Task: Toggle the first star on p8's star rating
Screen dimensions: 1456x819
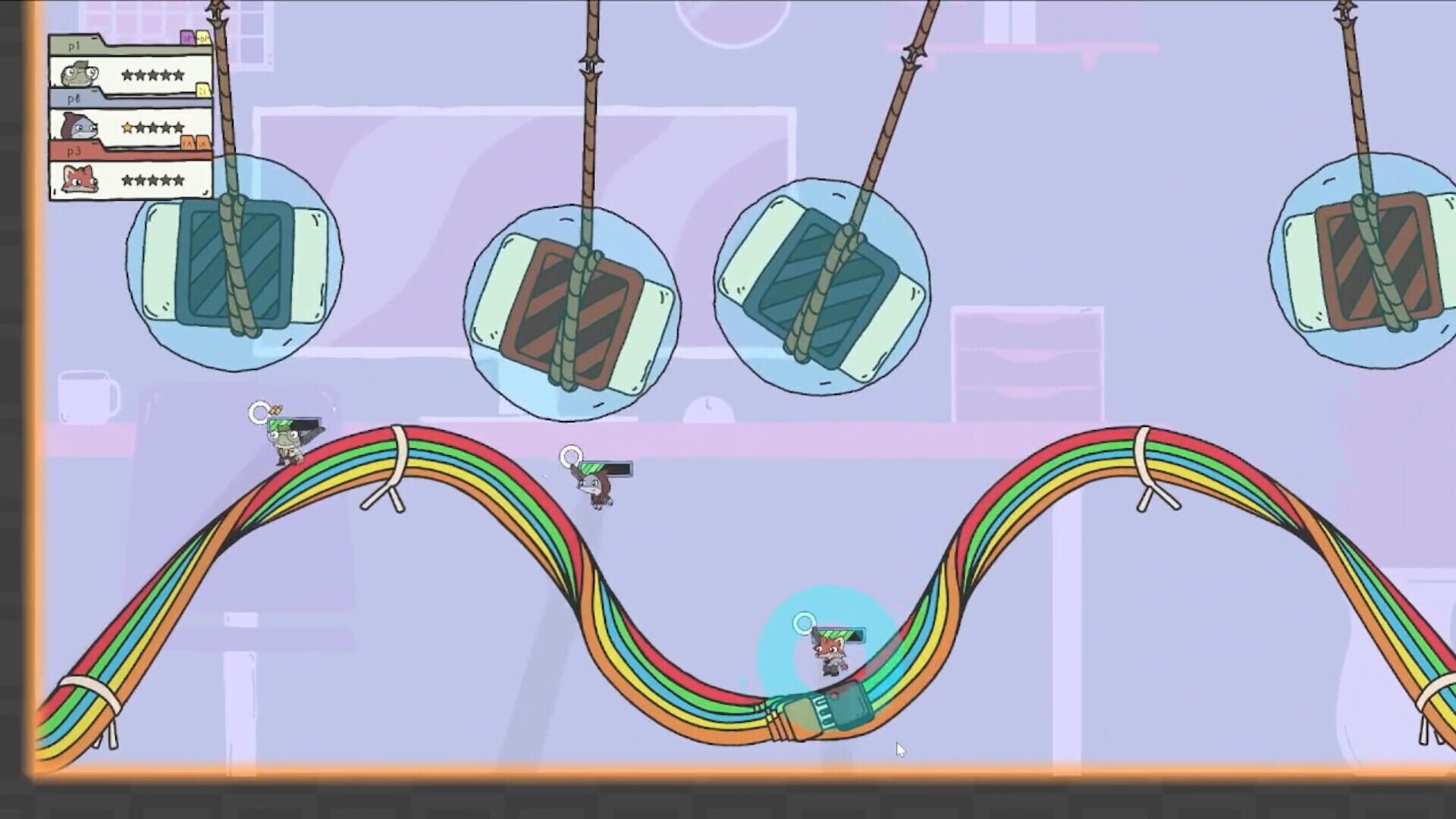Action: [127, 127]
